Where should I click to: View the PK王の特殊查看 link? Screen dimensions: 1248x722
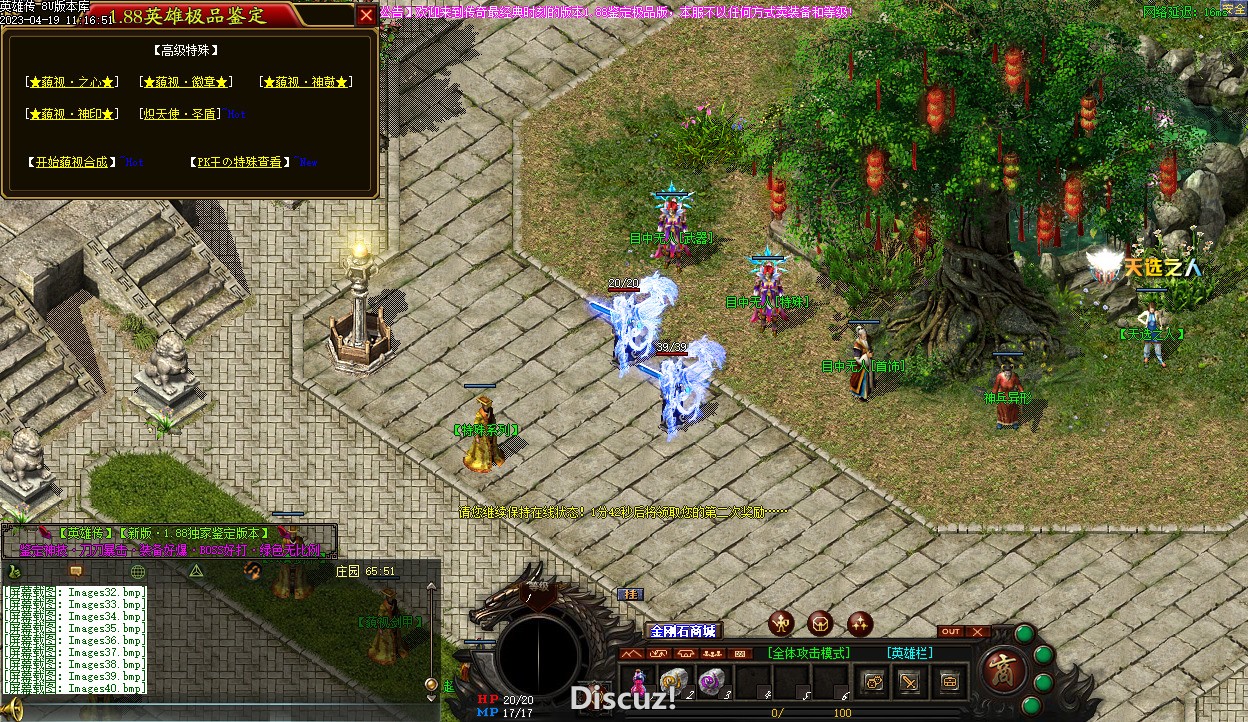(240, 162)
